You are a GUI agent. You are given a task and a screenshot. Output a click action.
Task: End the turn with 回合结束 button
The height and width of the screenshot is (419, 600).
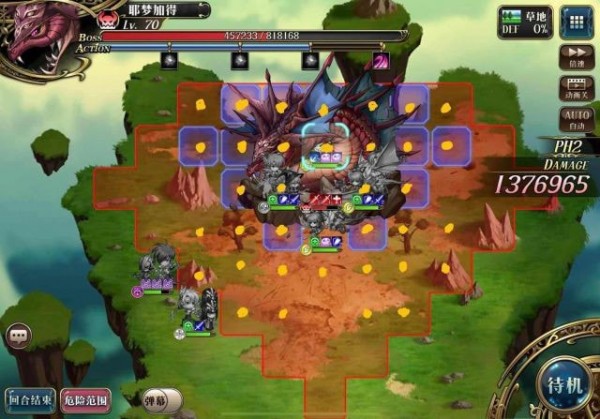click(30, 400)
